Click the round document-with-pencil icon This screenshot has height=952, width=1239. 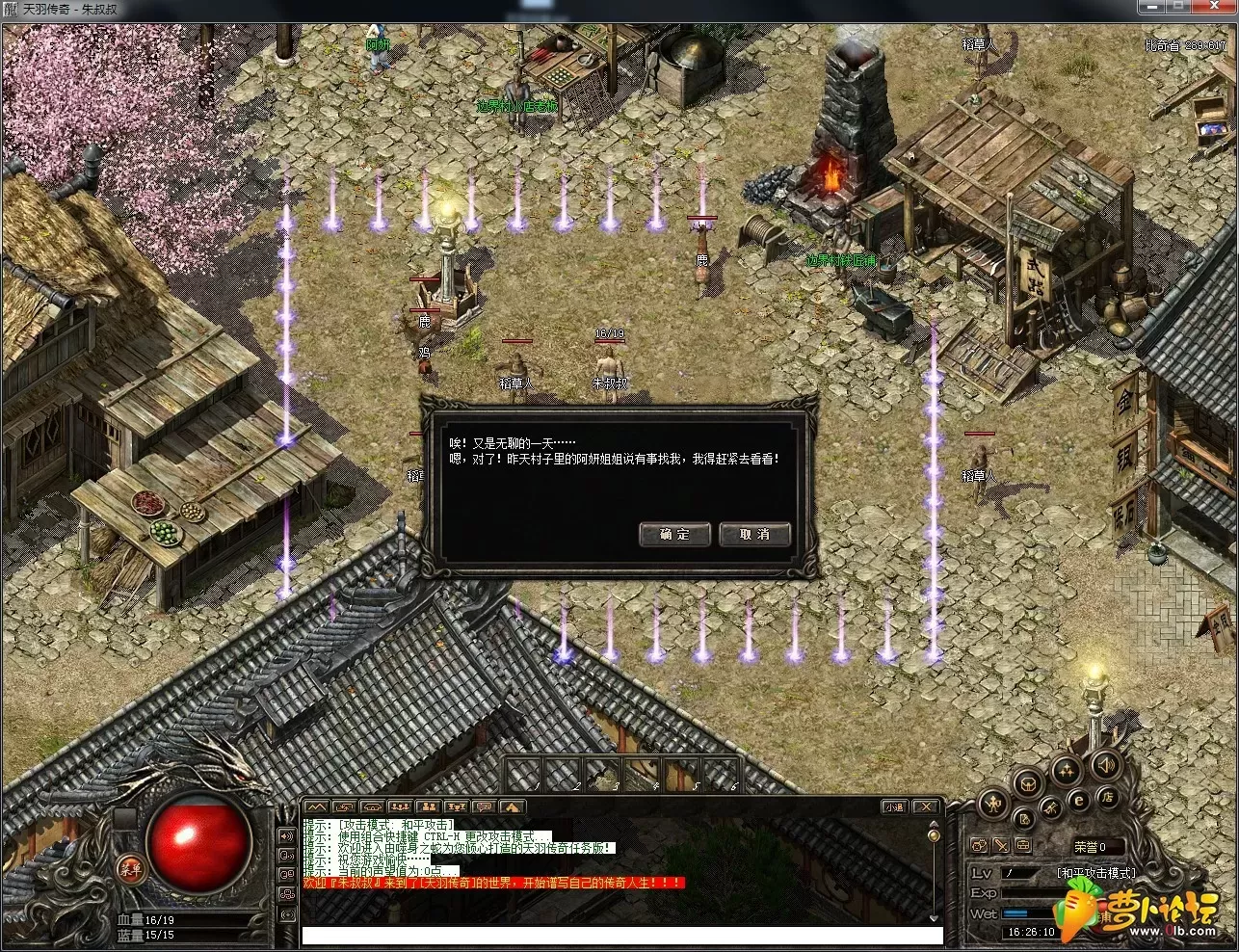(1023, 818)
